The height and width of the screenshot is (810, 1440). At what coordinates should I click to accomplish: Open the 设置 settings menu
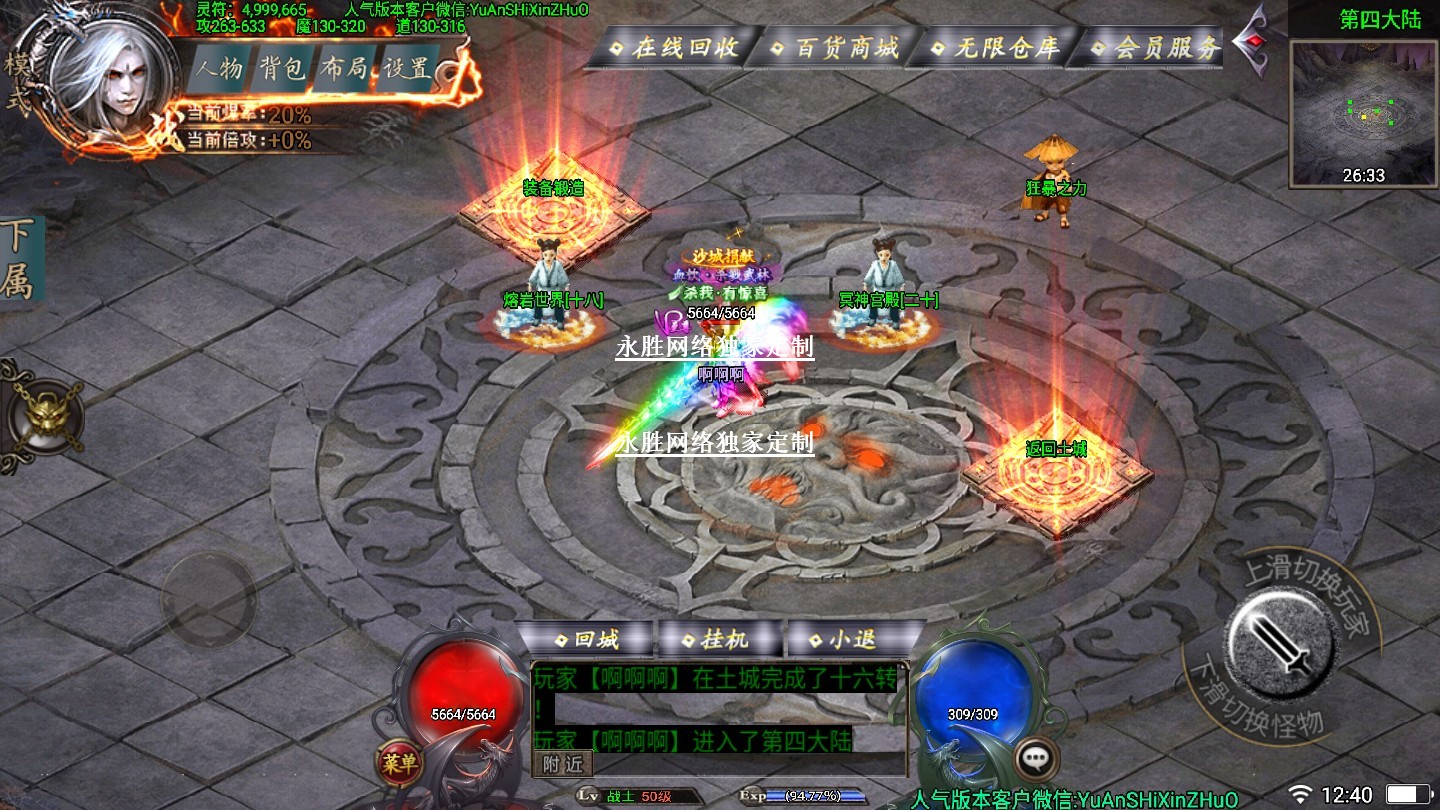tap(408, 69)
